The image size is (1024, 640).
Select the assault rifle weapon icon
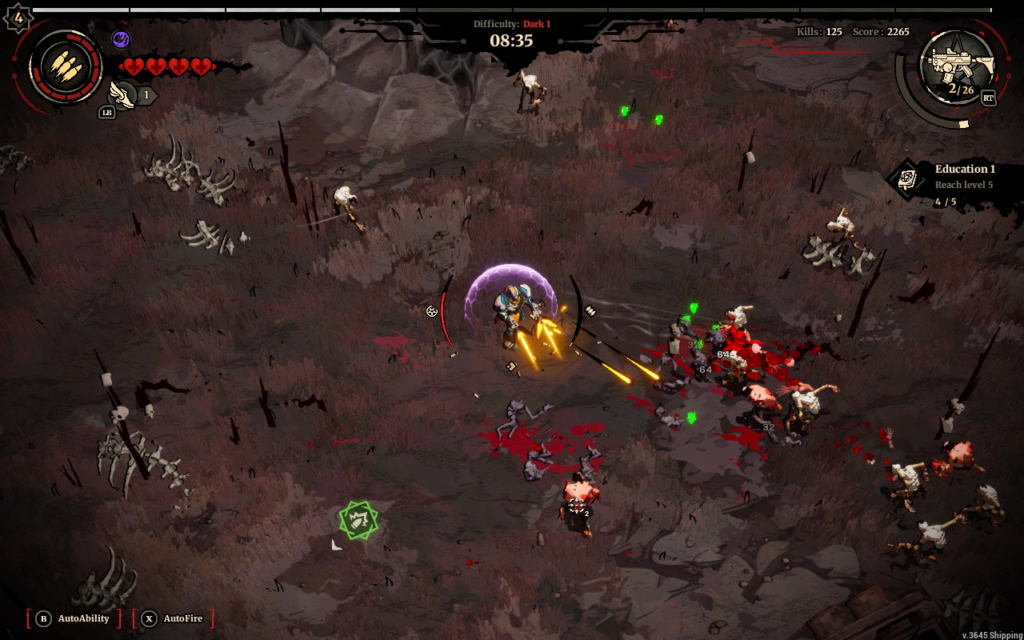click(960, 64)
